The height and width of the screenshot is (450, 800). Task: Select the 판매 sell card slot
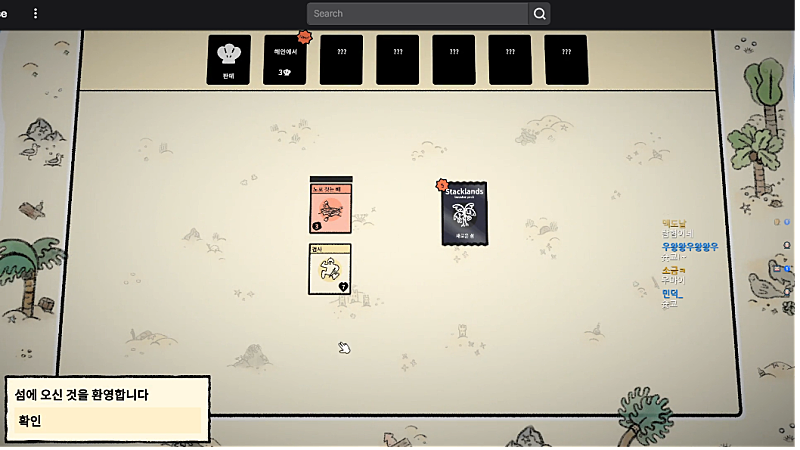(229, 60)
